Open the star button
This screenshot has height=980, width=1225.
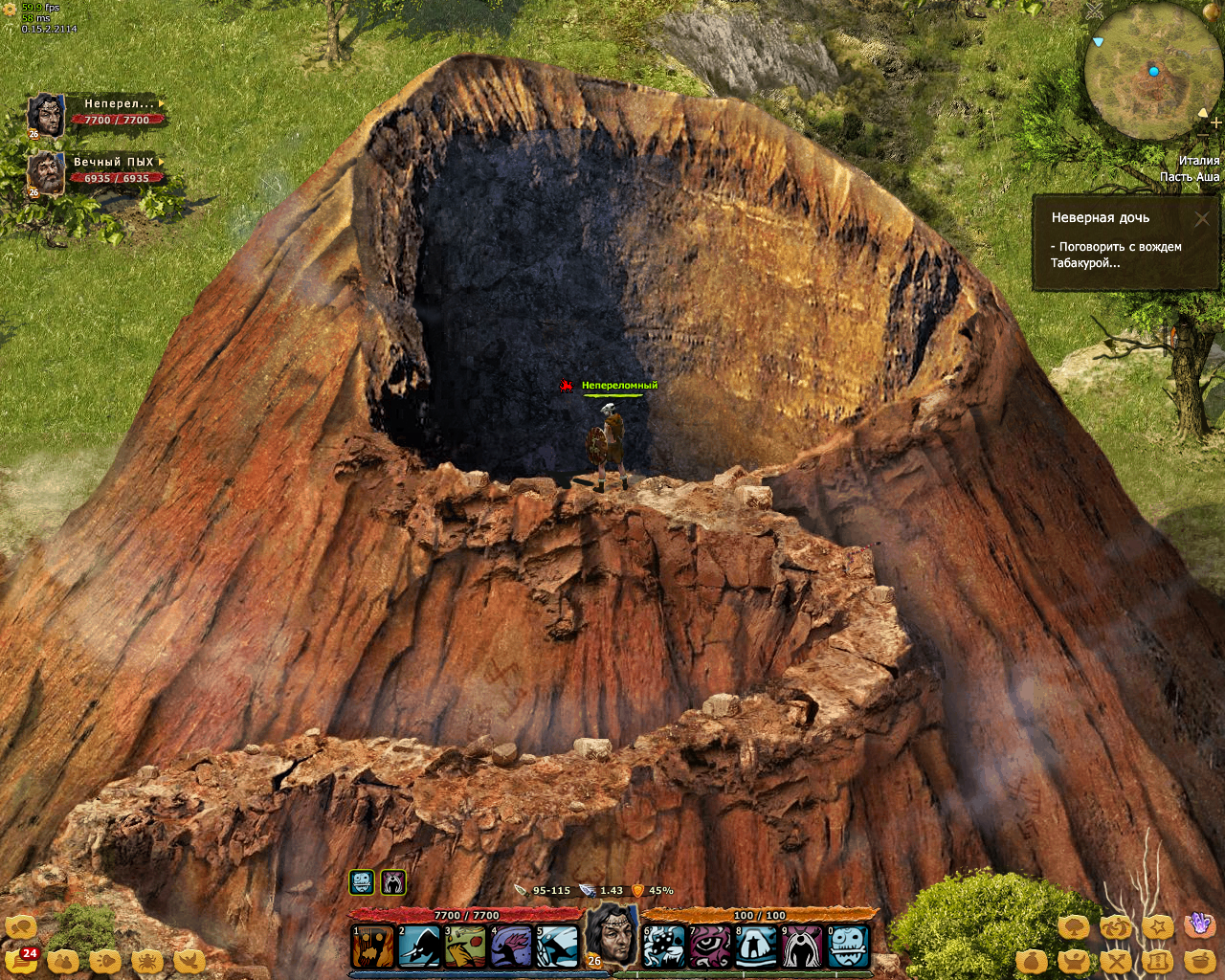click(x=1158, y=926)
